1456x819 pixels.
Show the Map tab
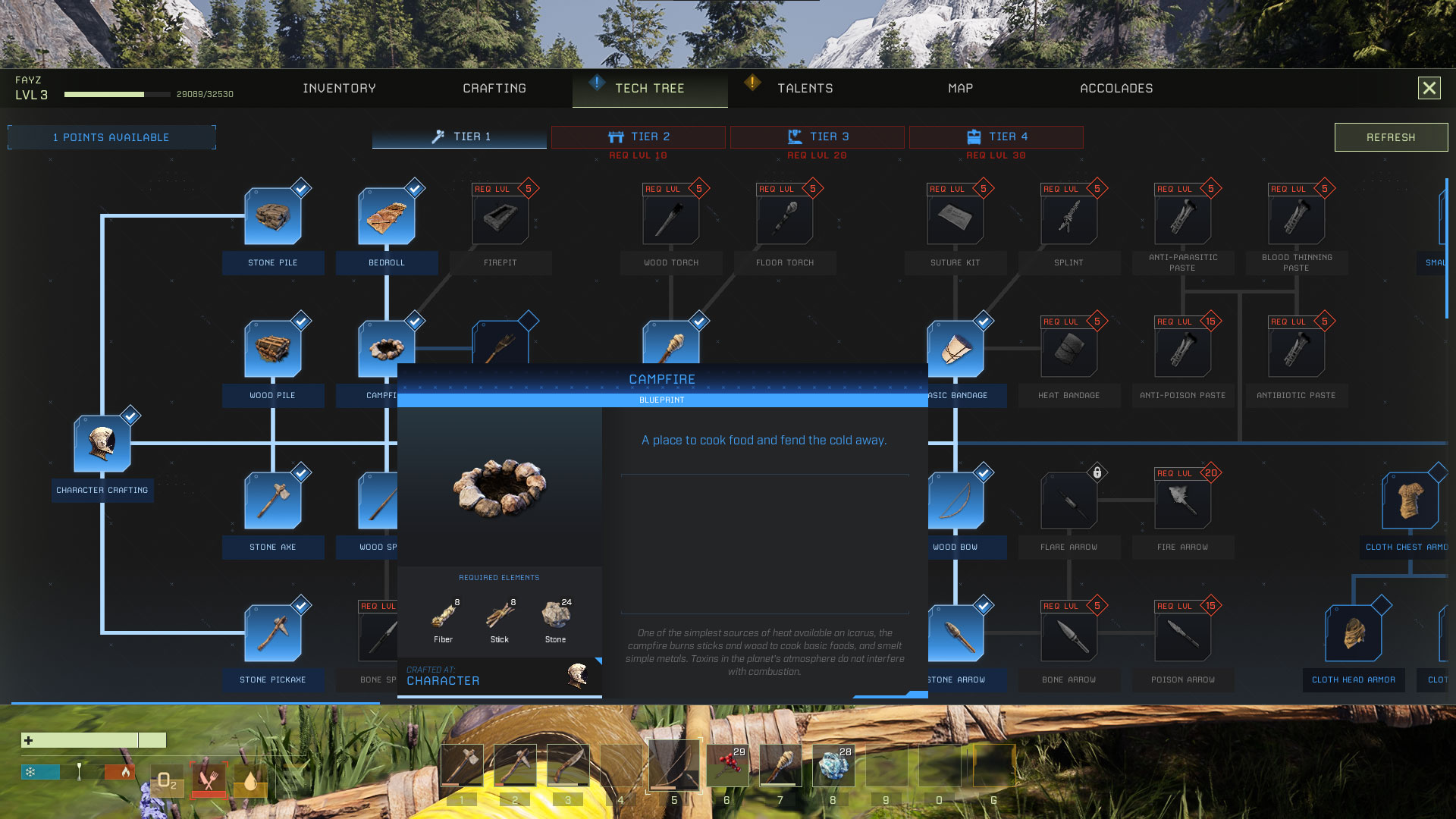point(960,89)
